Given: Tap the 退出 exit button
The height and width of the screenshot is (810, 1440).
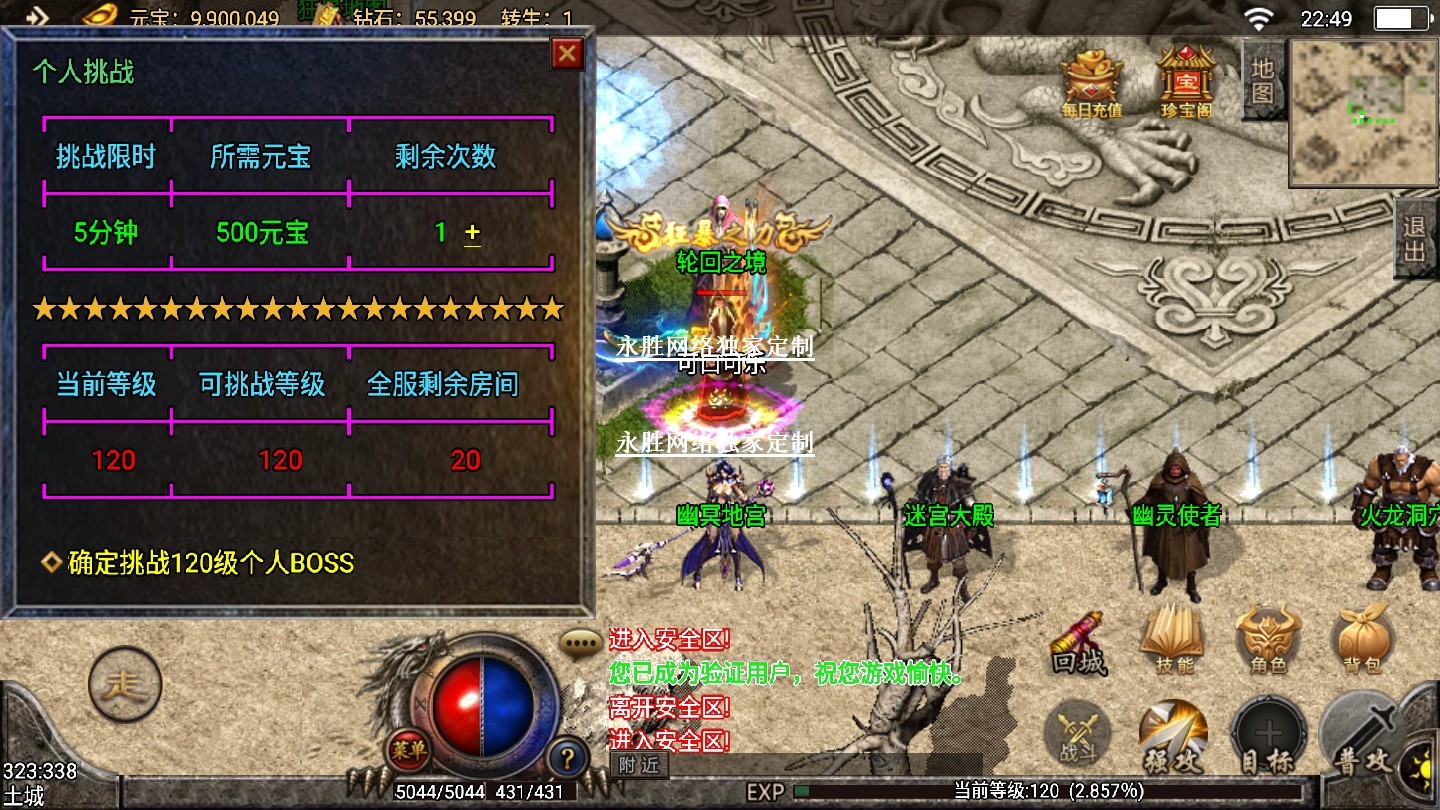Looking at the screenshot, I should pos(1415,238).
